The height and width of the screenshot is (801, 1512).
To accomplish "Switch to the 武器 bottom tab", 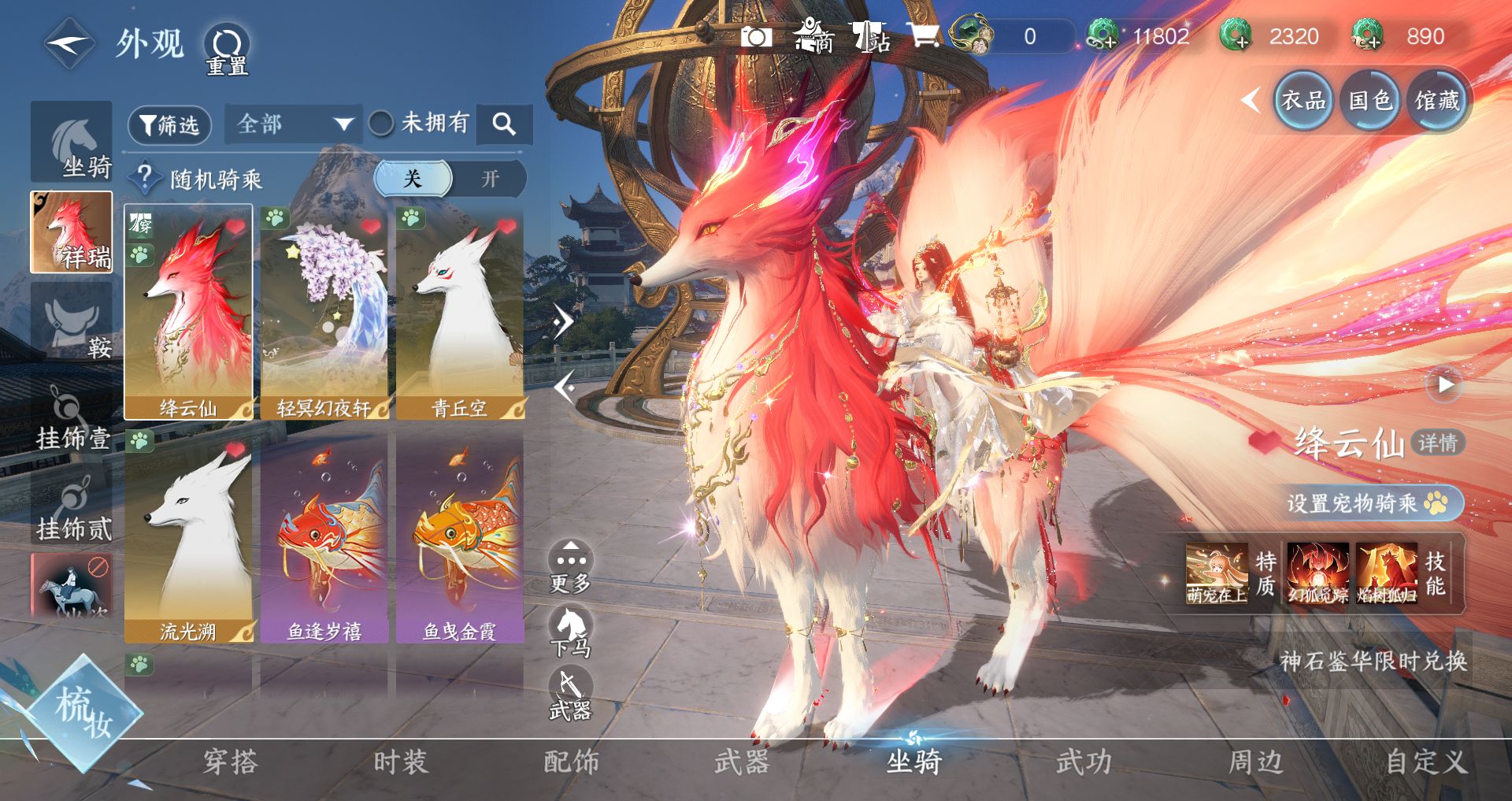I will pyautogui.click(x=741, y=762).
